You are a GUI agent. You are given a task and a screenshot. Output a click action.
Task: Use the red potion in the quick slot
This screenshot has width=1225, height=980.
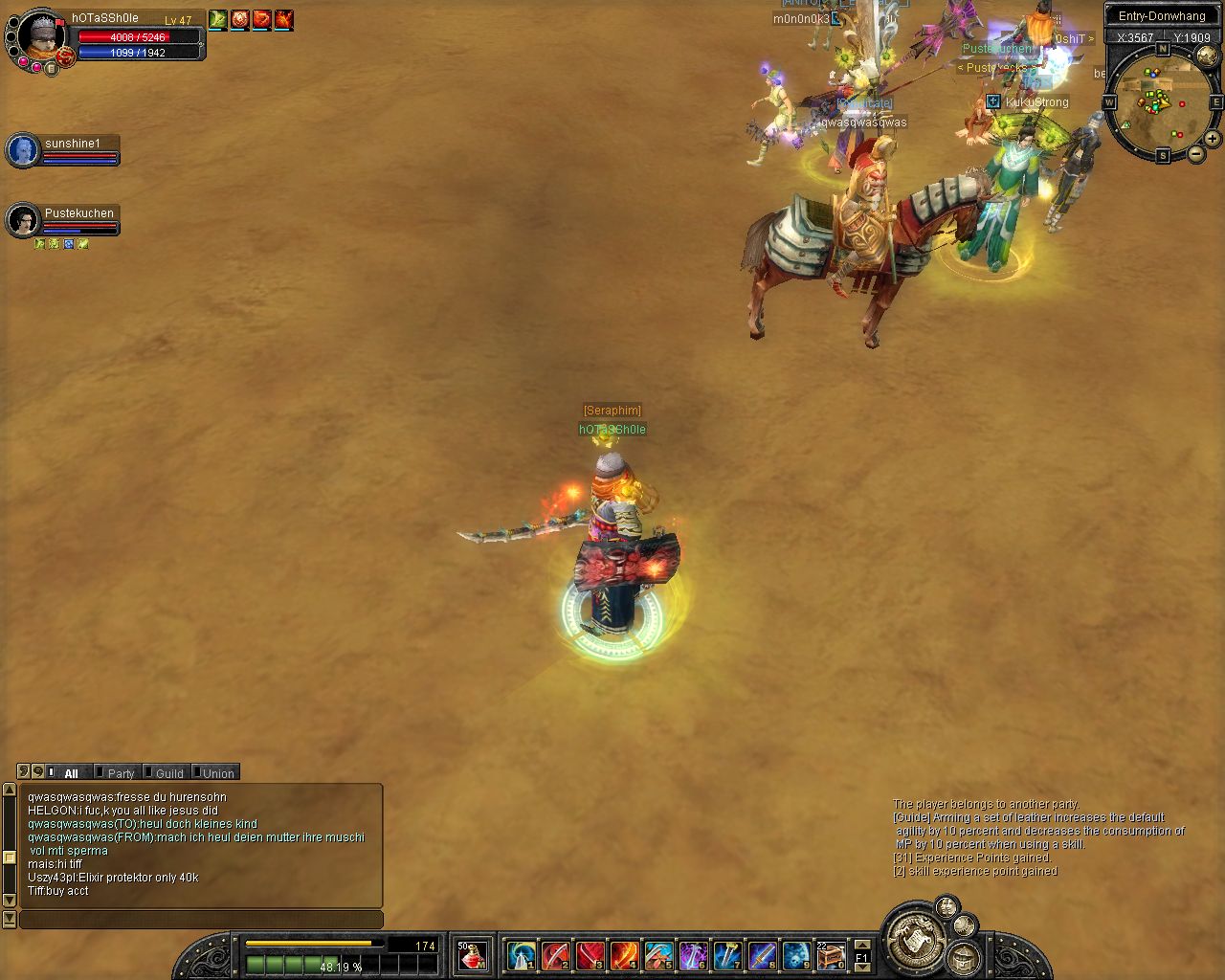pos(471,955)
